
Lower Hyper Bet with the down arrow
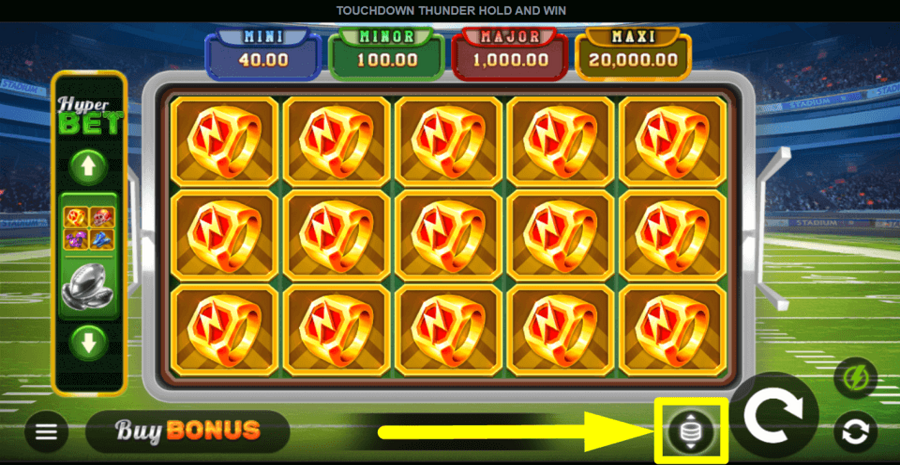point(89,343)
